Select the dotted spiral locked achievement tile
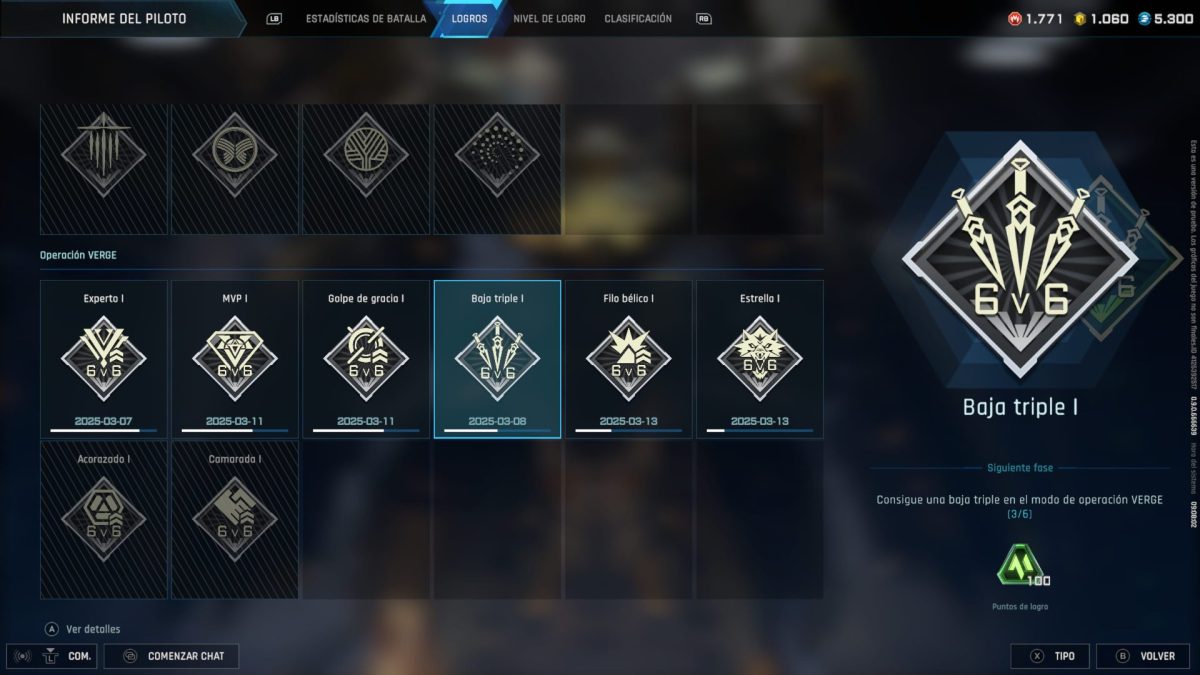 [497, 169]
